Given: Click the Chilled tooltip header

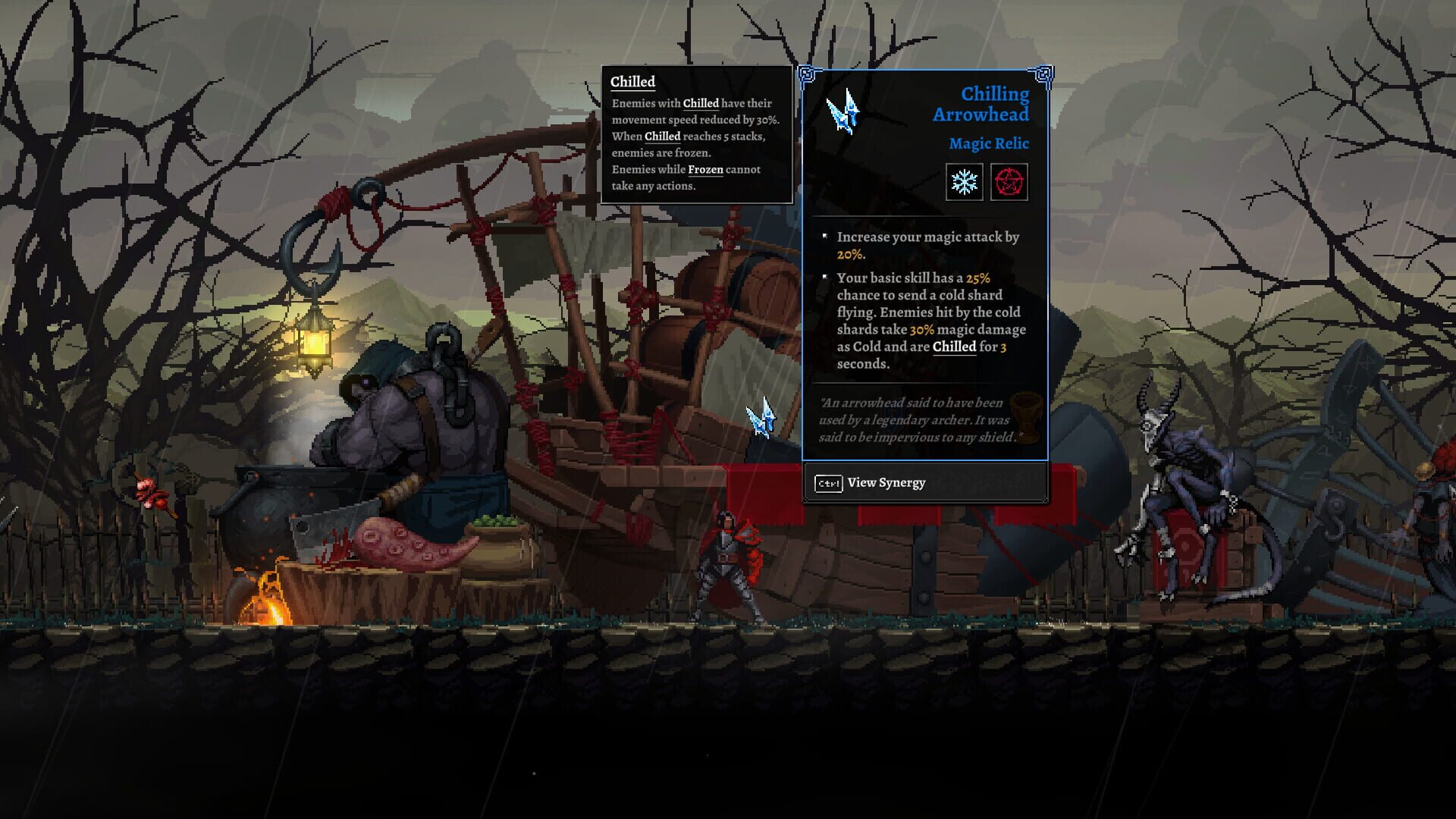Looking at the screenshot, I should click(x=632, y=81).
